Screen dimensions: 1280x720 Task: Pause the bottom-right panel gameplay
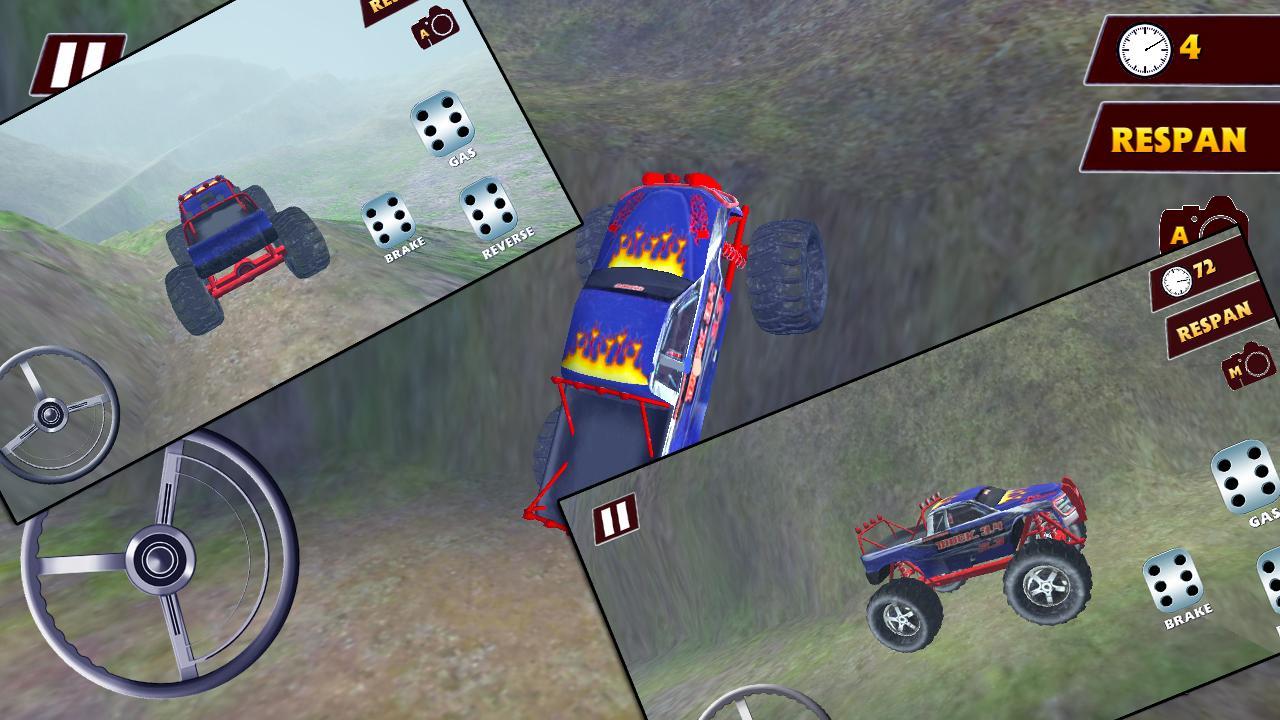615,519
